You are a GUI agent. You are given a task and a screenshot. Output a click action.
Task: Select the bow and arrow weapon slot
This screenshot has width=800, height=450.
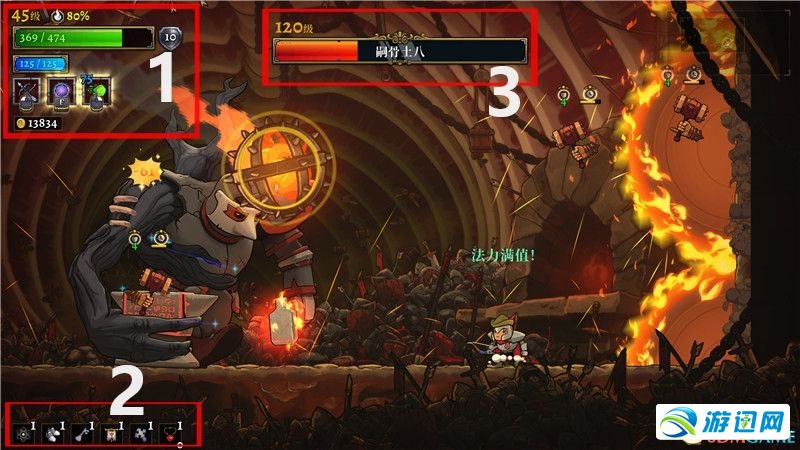27,92
